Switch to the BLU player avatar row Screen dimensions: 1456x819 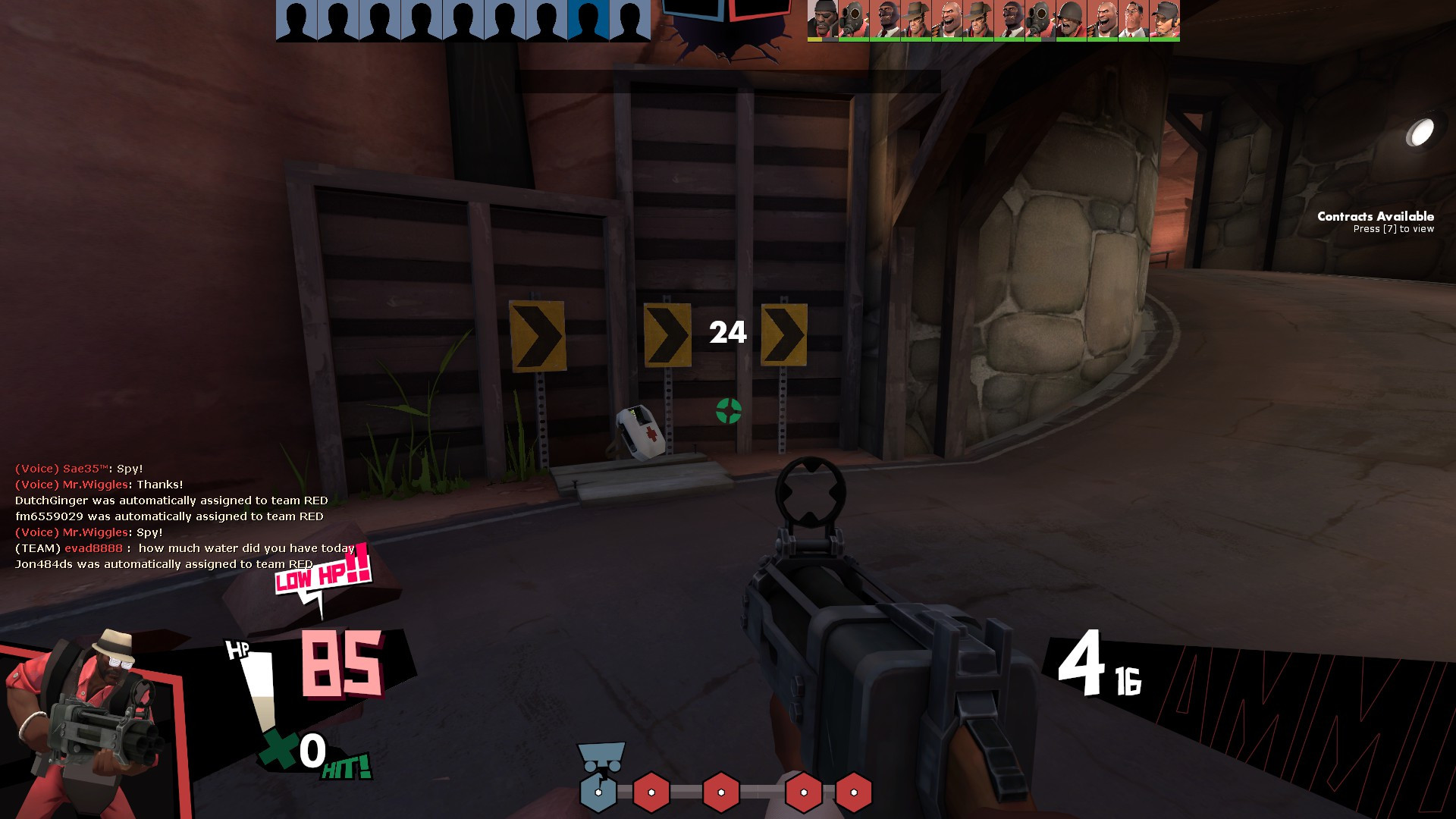point(462,18)
